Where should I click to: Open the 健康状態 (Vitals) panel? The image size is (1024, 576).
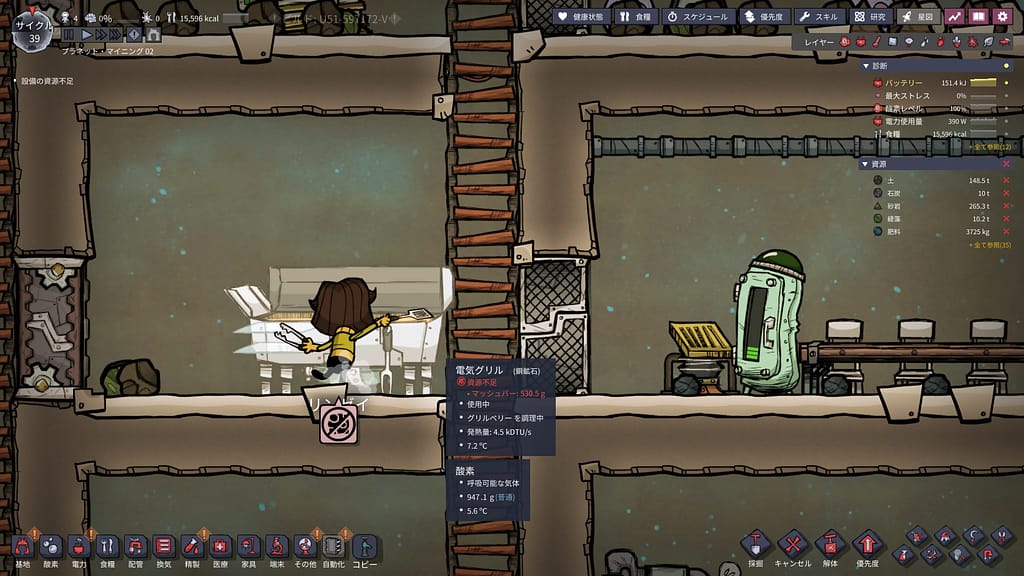(580, 16)
